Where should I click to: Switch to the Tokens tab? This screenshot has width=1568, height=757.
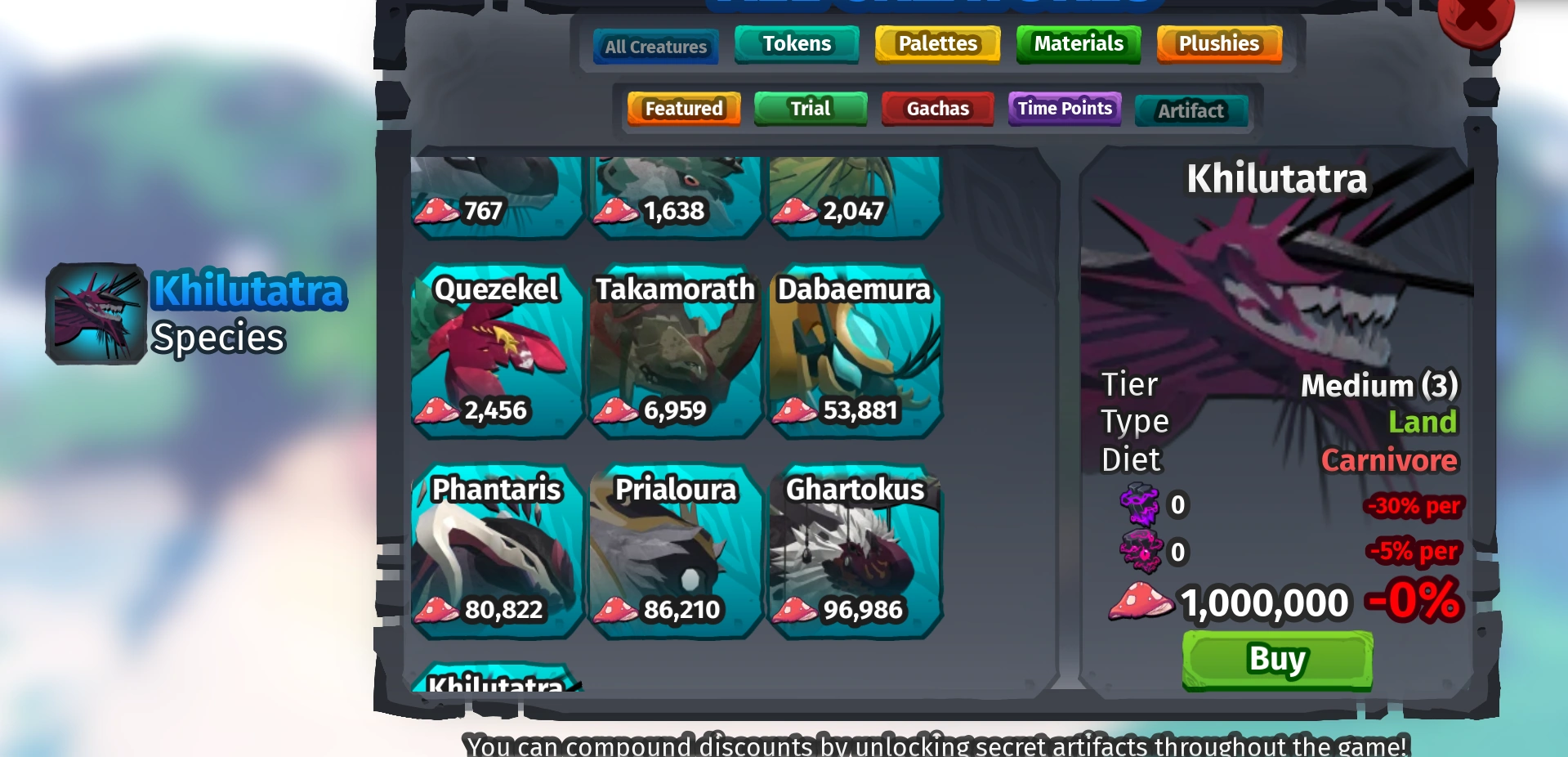point(796,43)
